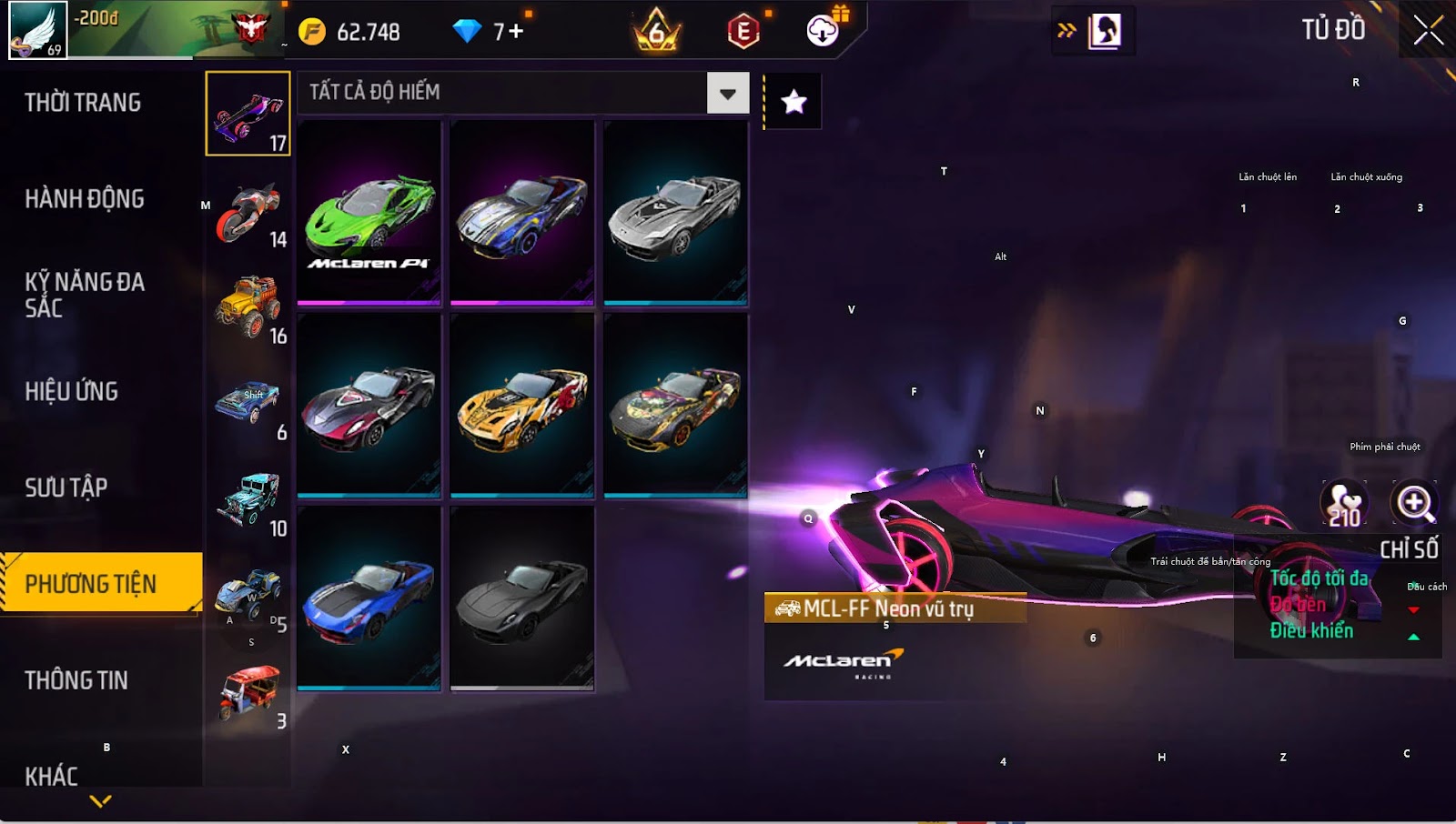The height and width of the screenshot is (824, 1456).
Task: Toggle the star favorites filter
Action: point(794,102)
